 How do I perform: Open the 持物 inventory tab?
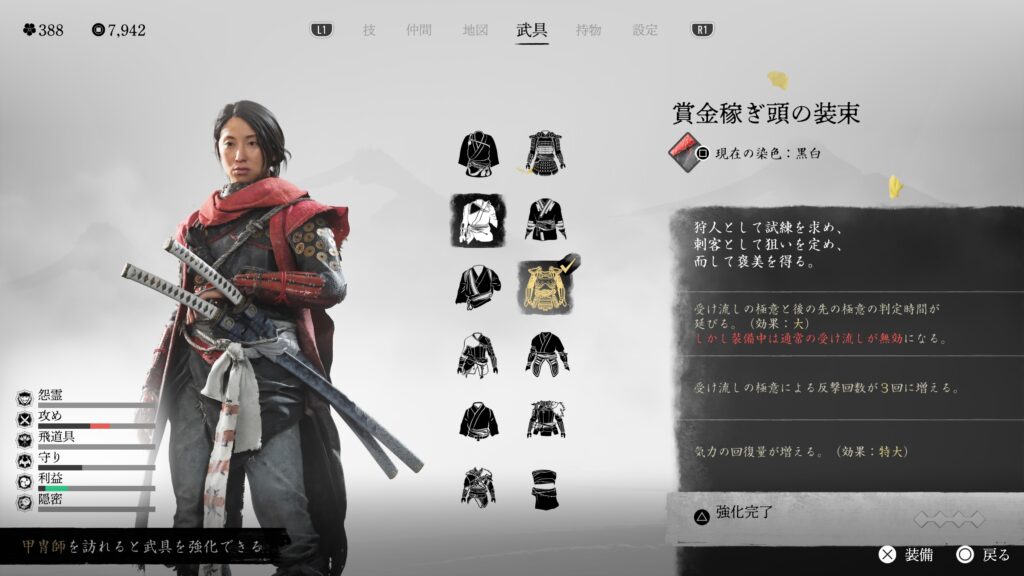(x=589, y=30)
